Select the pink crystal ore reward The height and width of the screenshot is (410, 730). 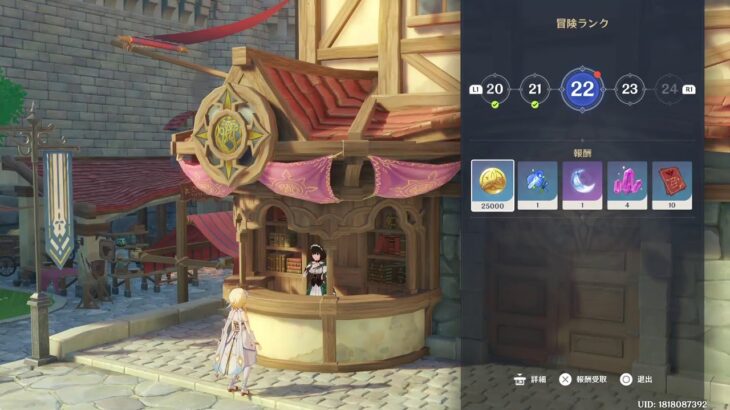pyautogui.click(x=627, y=184)
